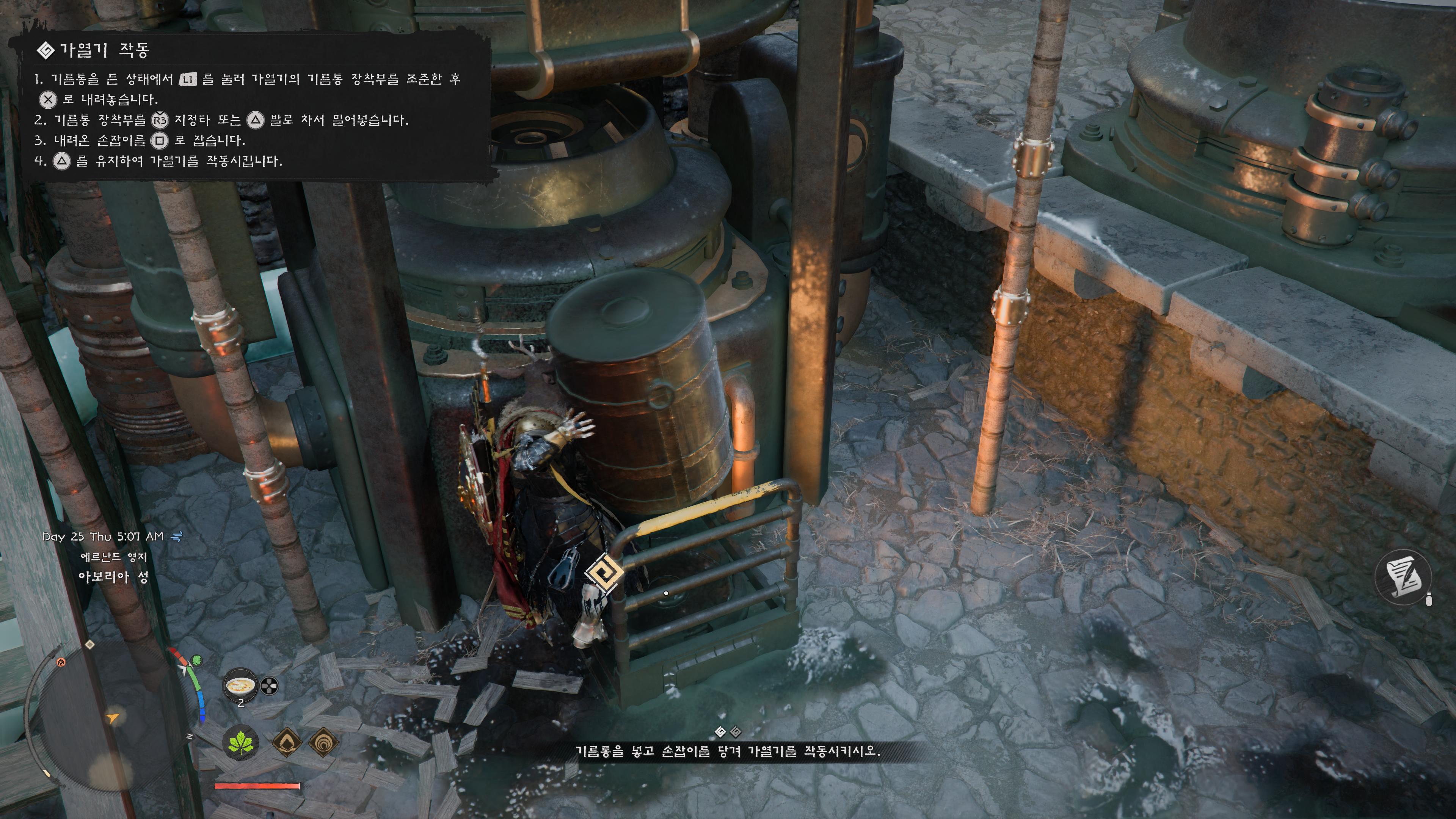Select the oil barrel objective tracker text
1456x819 pixels.
728,751
